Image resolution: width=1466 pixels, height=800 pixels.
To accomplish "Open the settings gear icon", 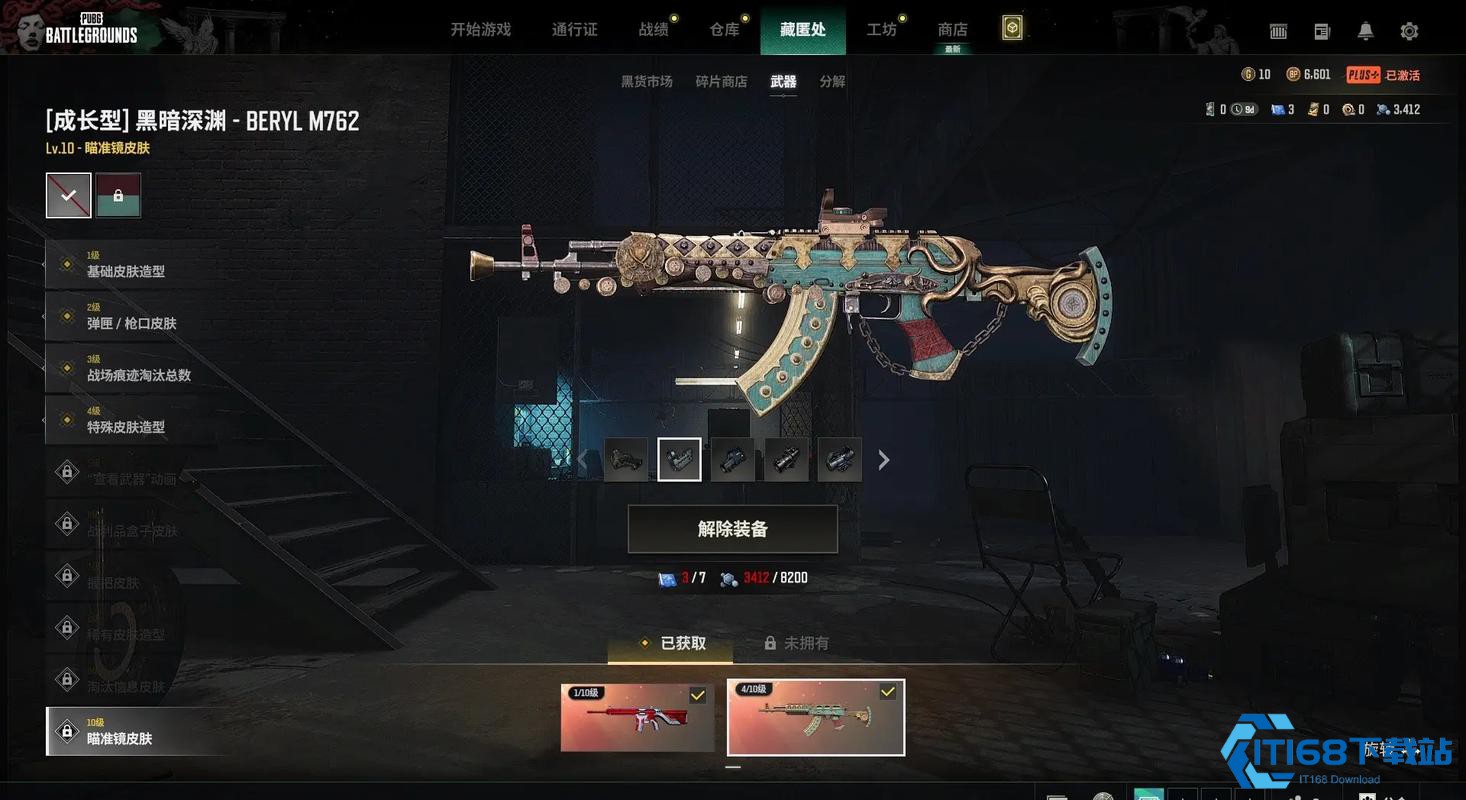I will pyautogui.click(x=1410, y=31).
